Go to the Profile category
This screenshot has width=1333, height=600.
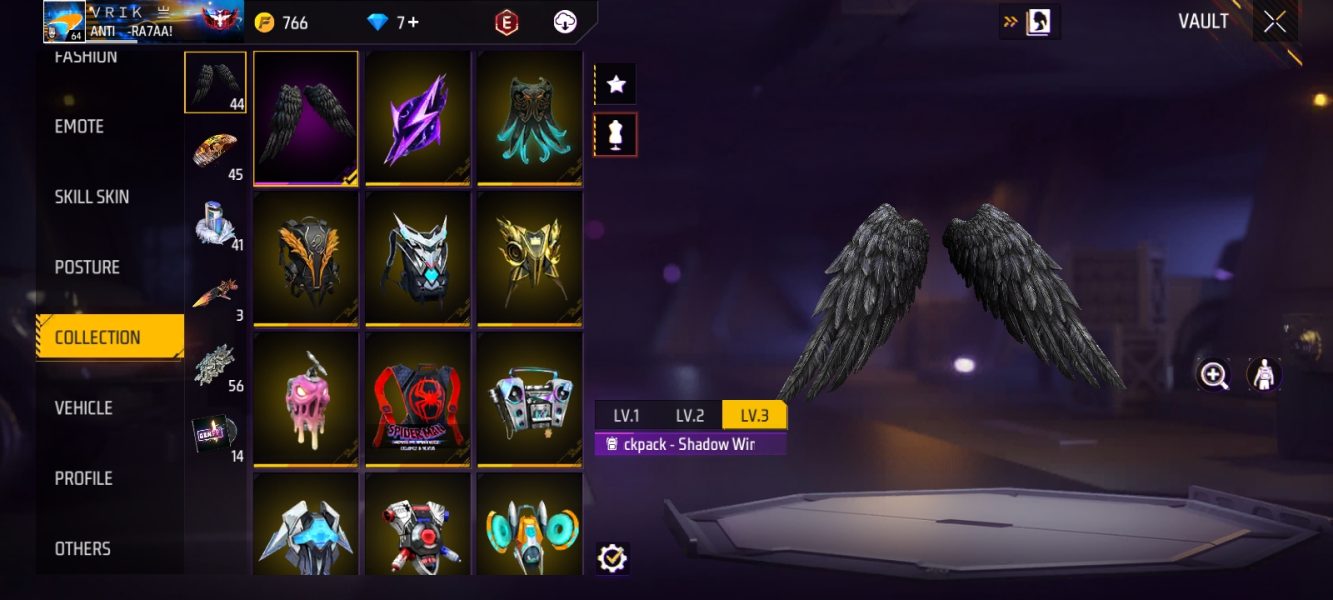[x=84, y=478]
